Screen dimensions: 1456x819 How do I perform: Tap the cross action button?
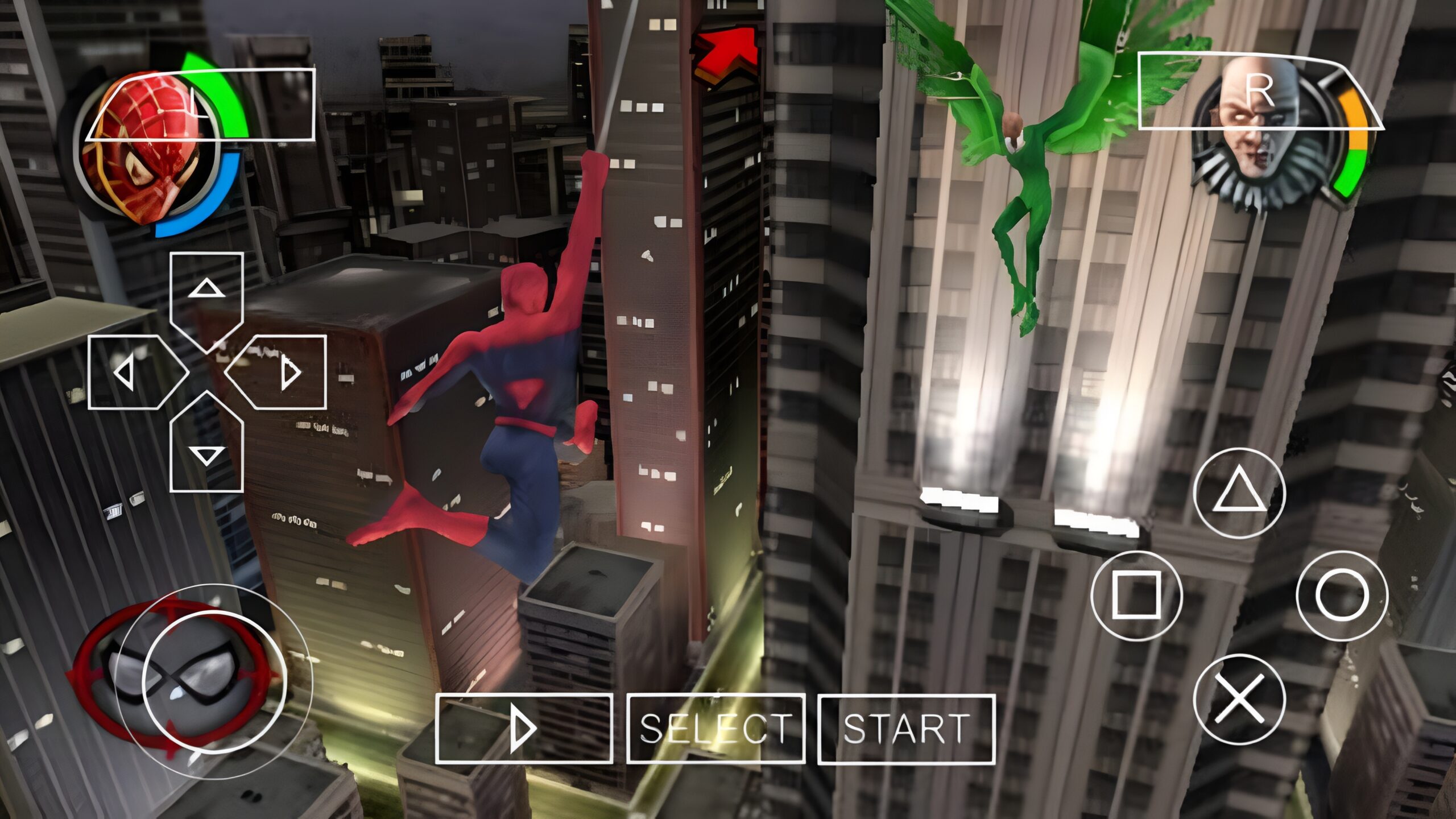[x=1239, y=698]
